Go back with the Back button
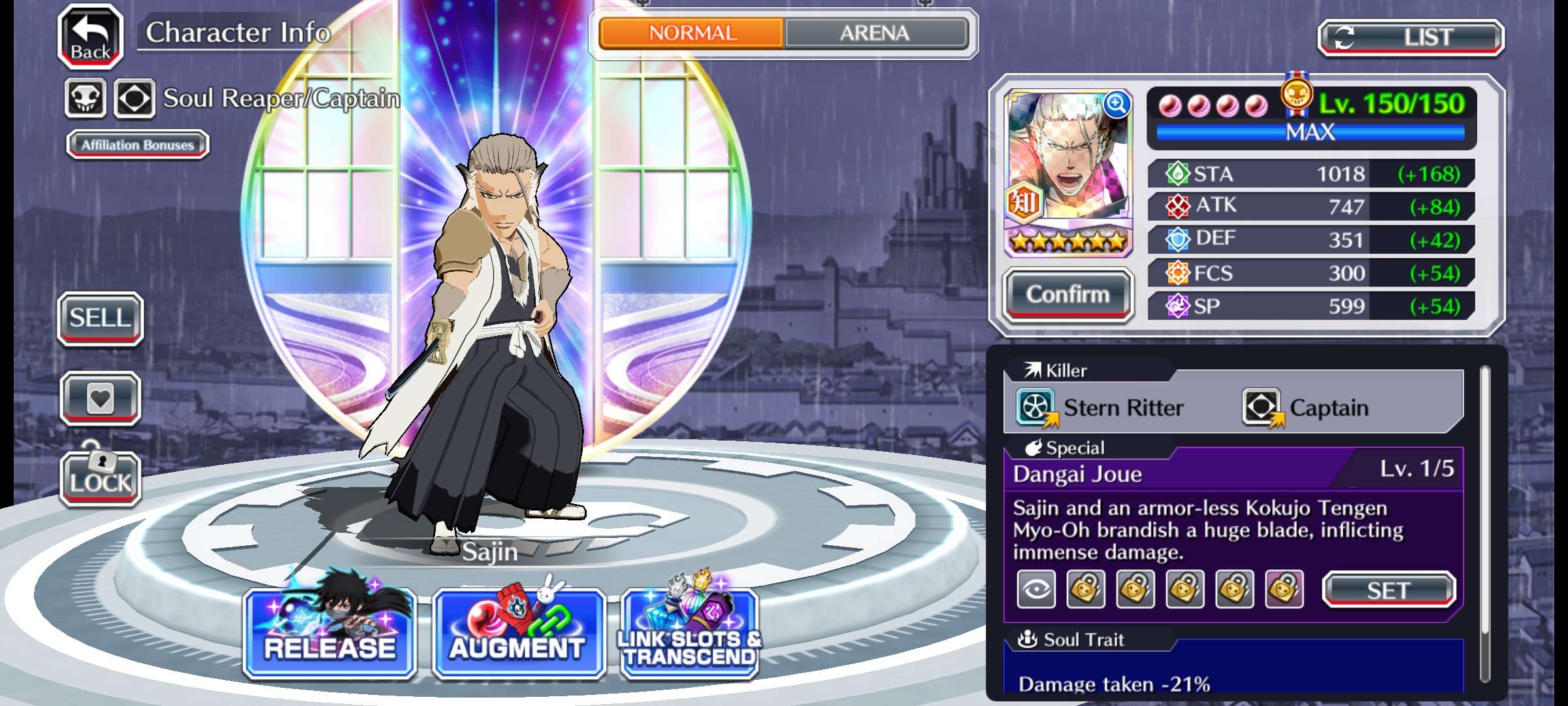The height and width of the screenshot is (706, 1568). [x=91, y=37]
